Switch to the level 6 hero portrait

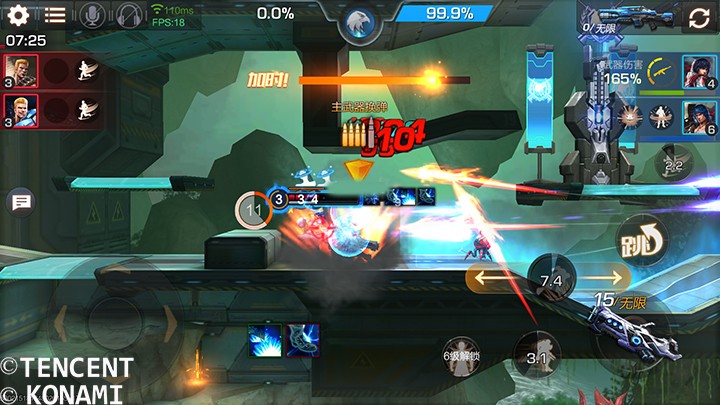[x=697, y=117]
